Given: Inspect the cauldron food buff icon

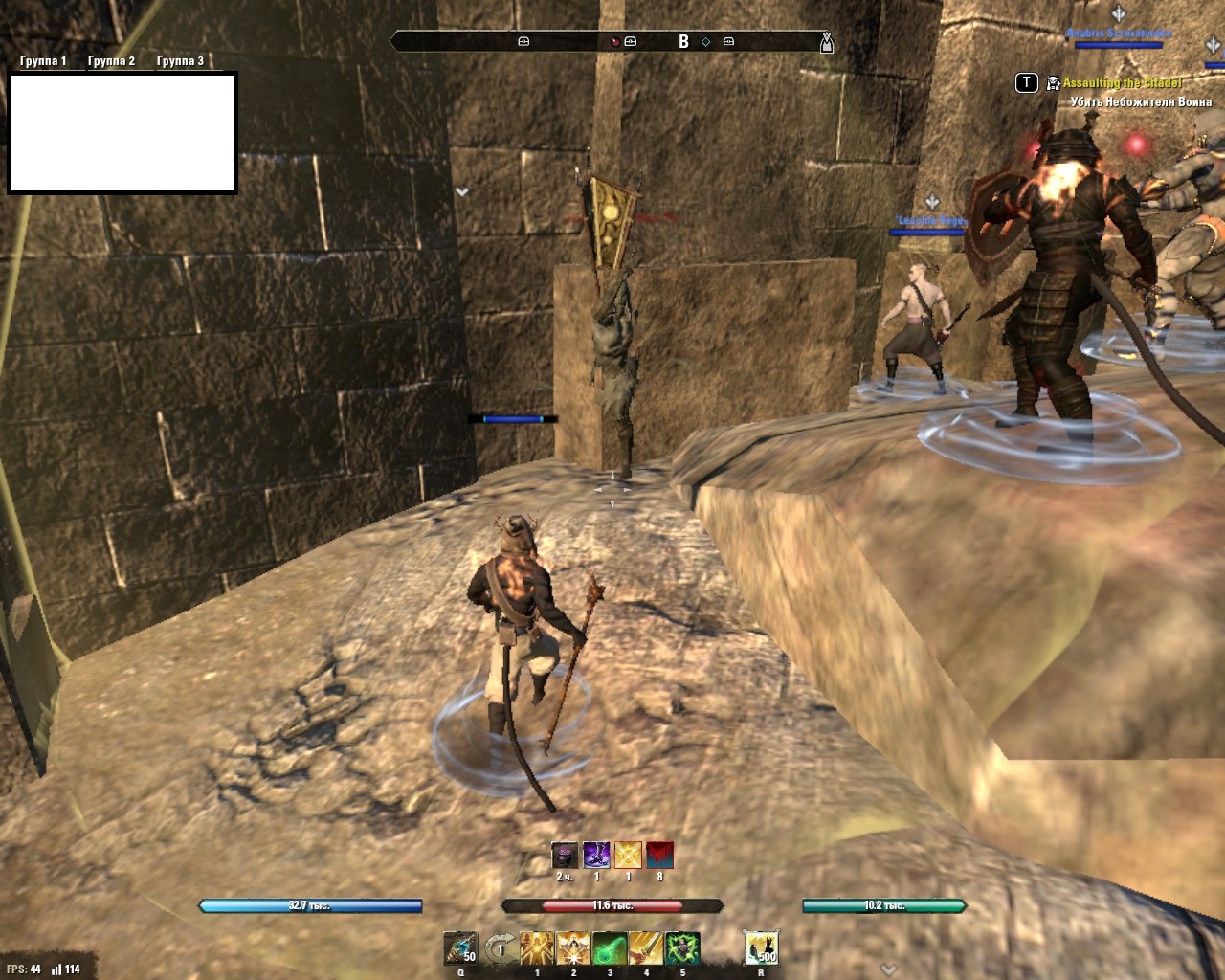Looking at the screenshot, I should coord(565,855).
